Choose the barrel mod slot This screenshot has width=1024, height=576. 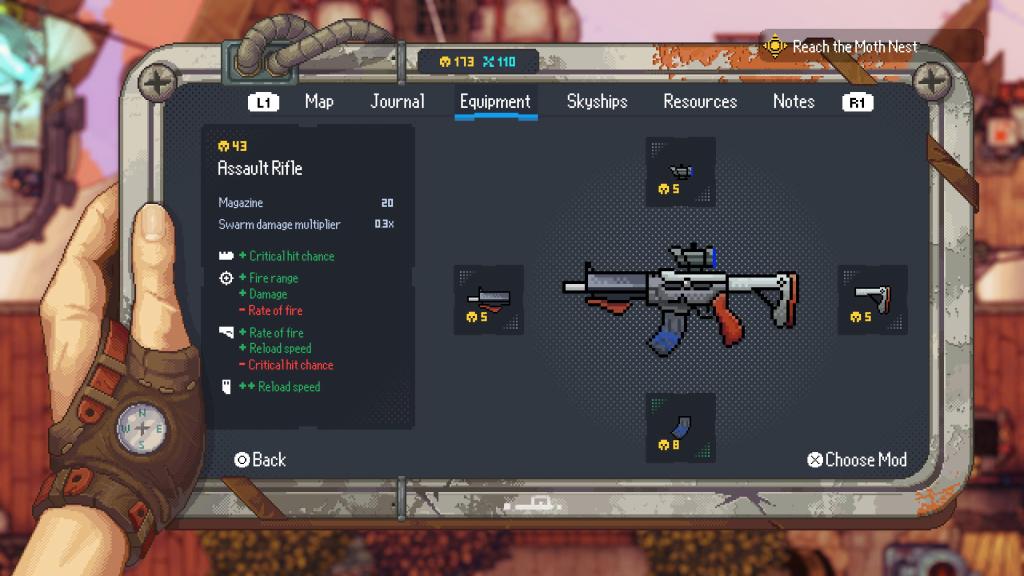[488, 300]
